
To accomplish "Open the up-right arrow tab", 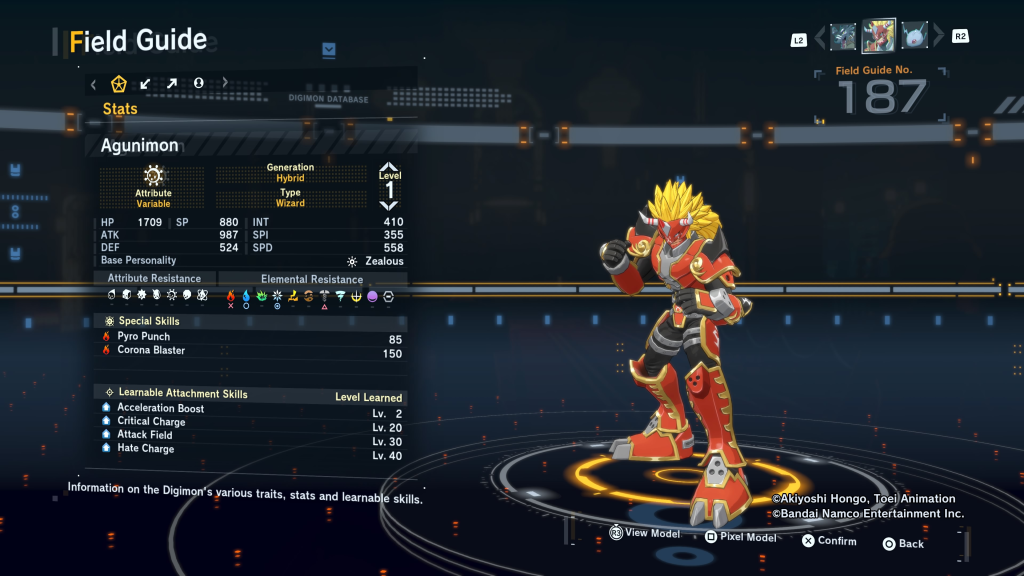I will (x=172, y=83).
